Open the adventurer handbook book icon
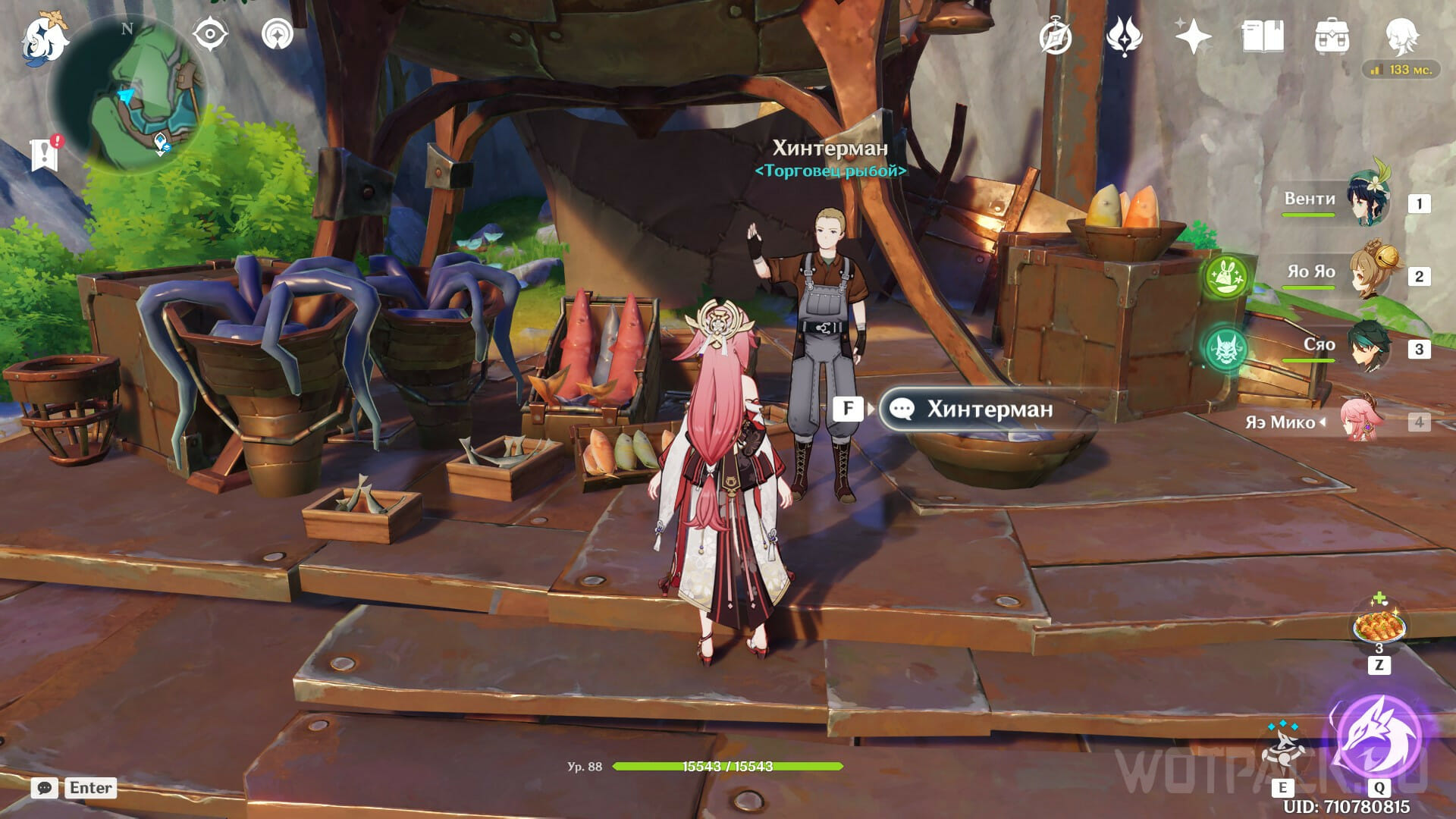The height and width of the screenshot is (819, 1456). (1263, 36)
